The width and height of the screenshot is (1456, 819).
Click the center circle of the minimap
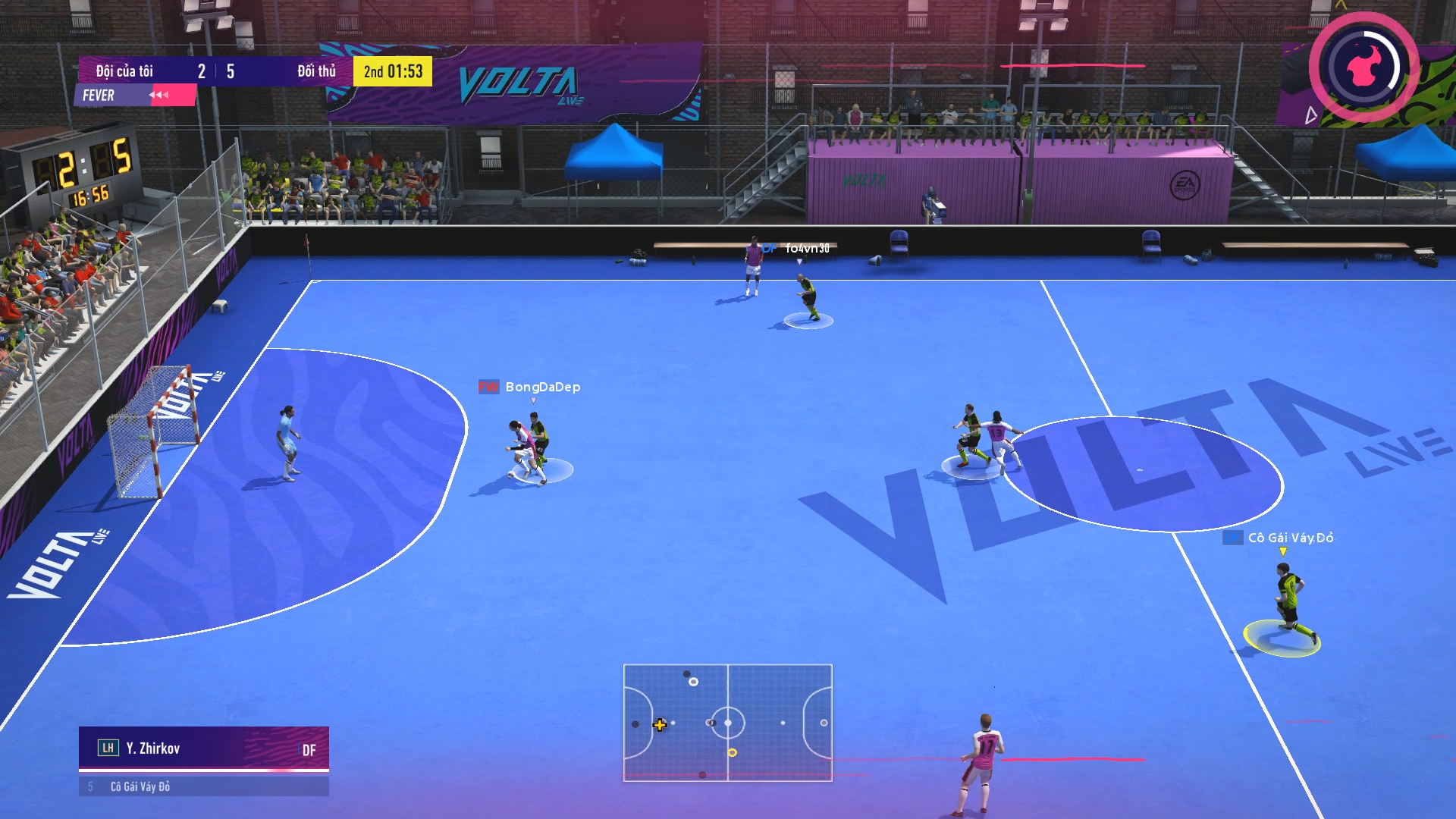pyautogui.click(x=728, y=723)
